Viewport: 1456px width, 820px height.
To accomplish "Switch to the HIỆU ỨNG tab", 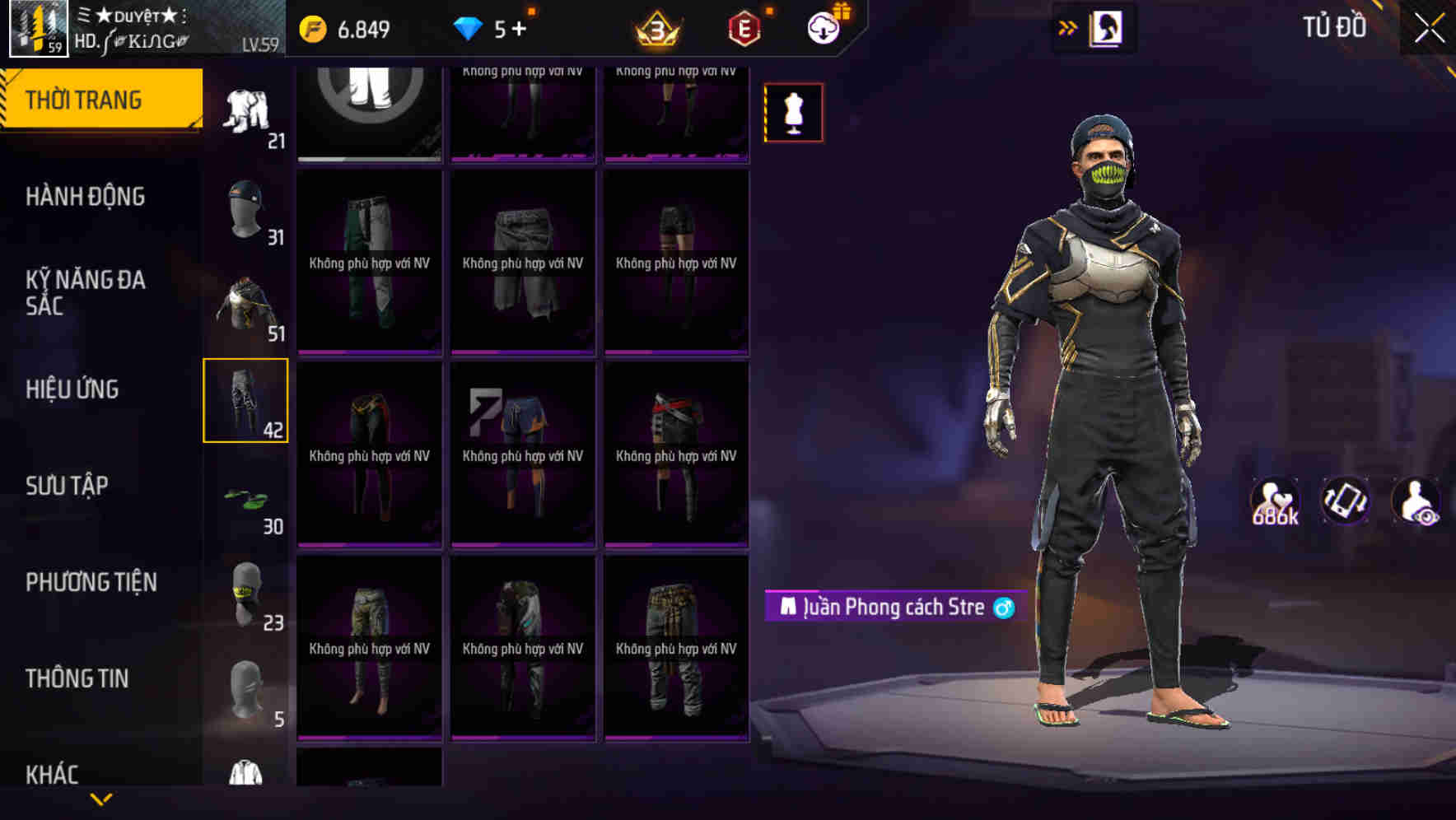I will (72, 389).
